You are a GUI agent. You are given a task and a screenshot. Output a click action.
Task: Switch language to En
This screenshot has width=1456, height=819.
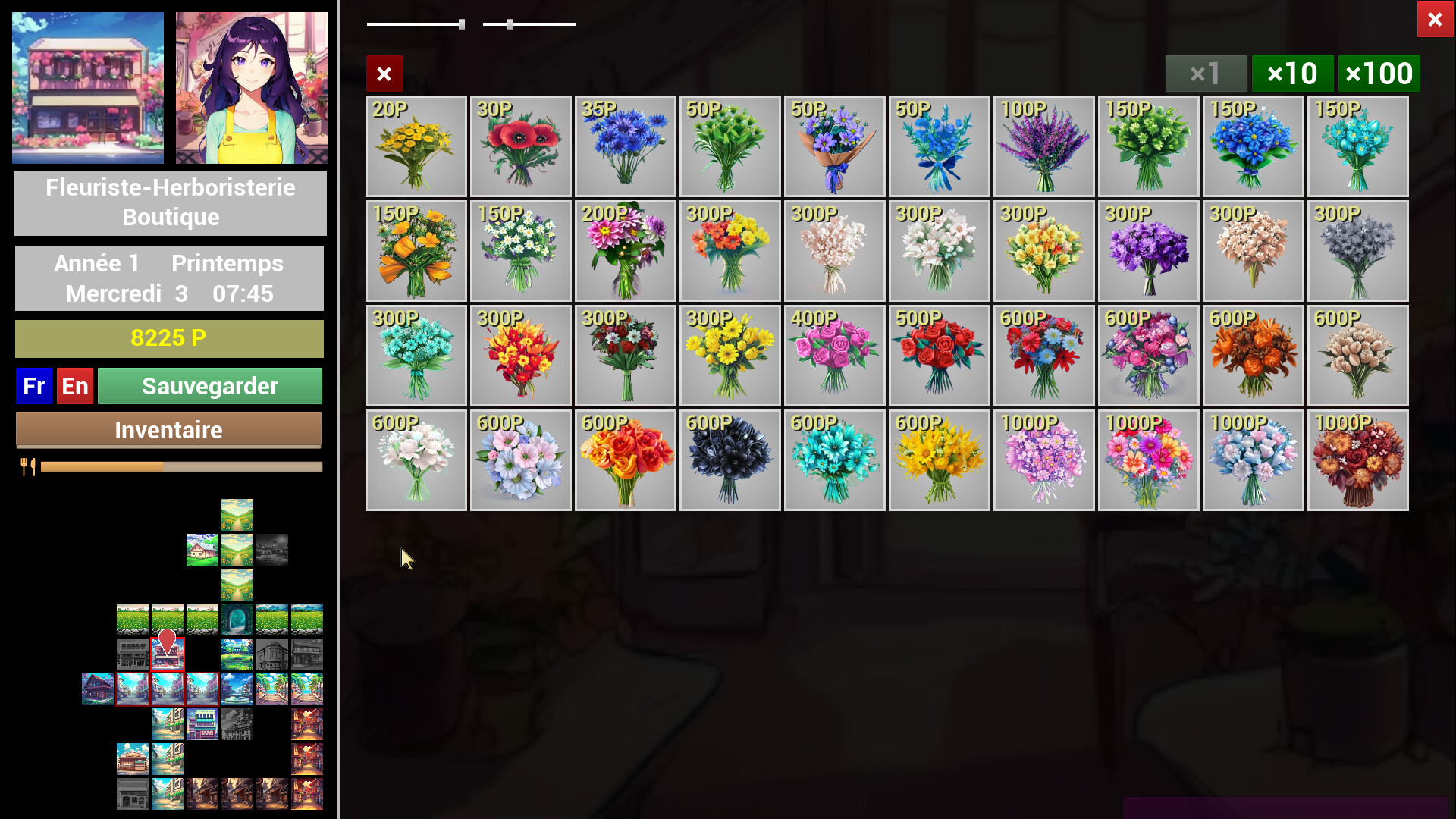(x=74, y=386)
